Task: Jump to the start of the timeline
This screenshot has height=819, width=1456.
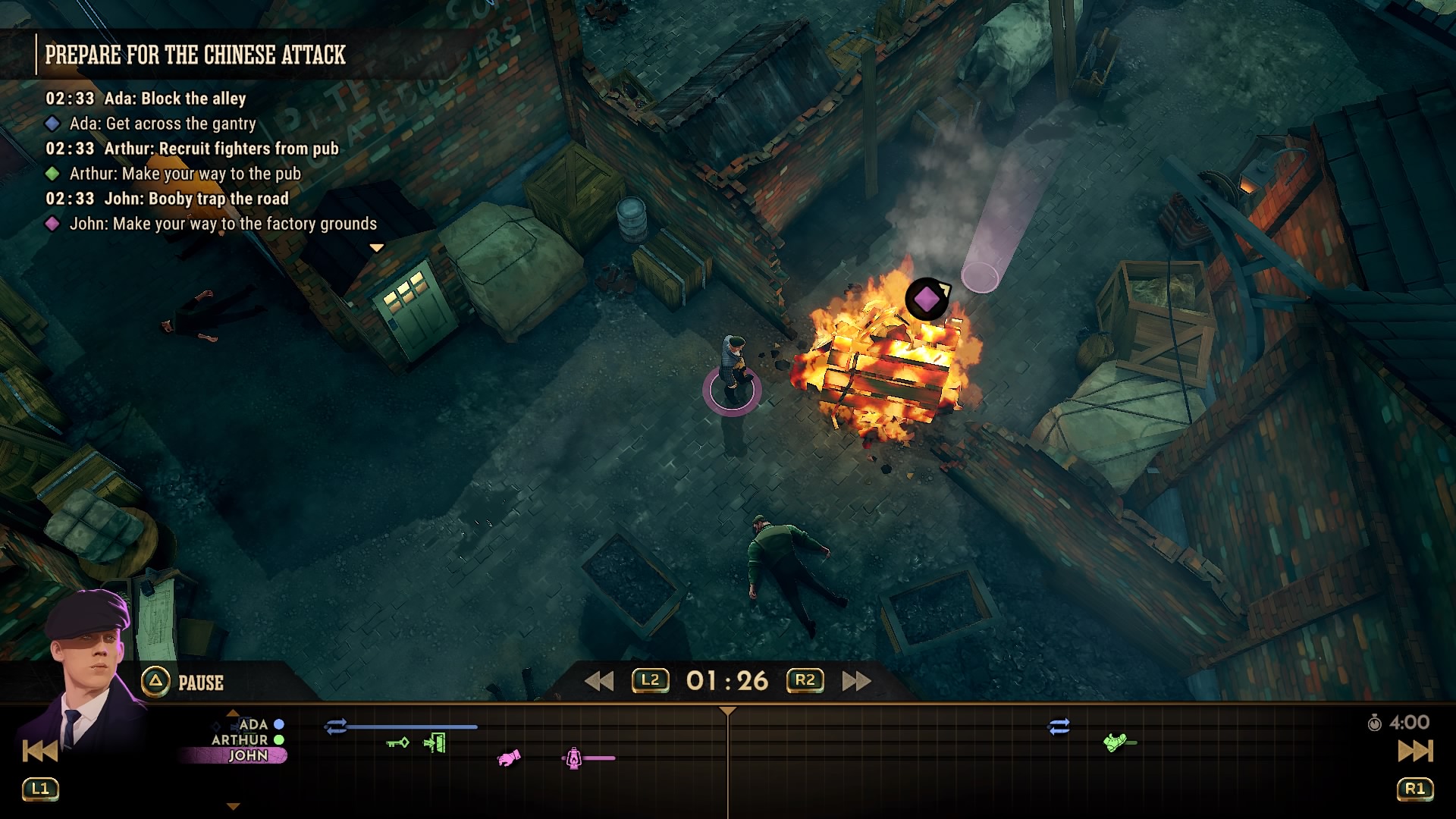Action: coord(39,751)
